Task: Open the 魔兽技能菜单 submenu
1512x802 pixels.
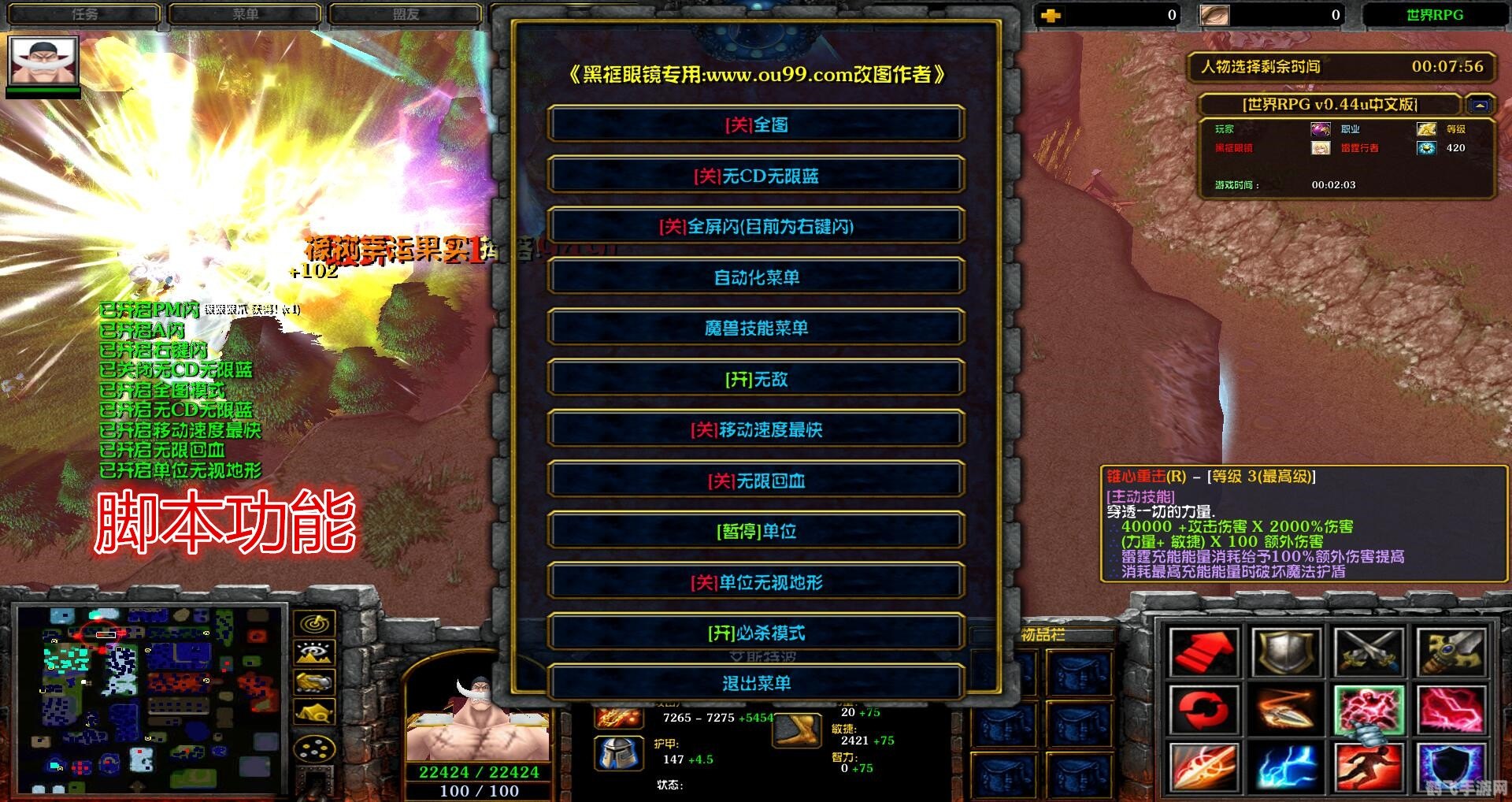Action: pos(758,329)
